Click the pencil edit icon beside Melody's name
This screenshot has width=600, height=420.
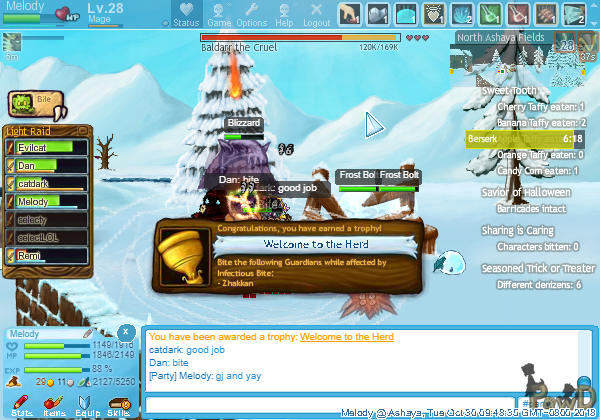pyautogui.click(x=88, y=333)
